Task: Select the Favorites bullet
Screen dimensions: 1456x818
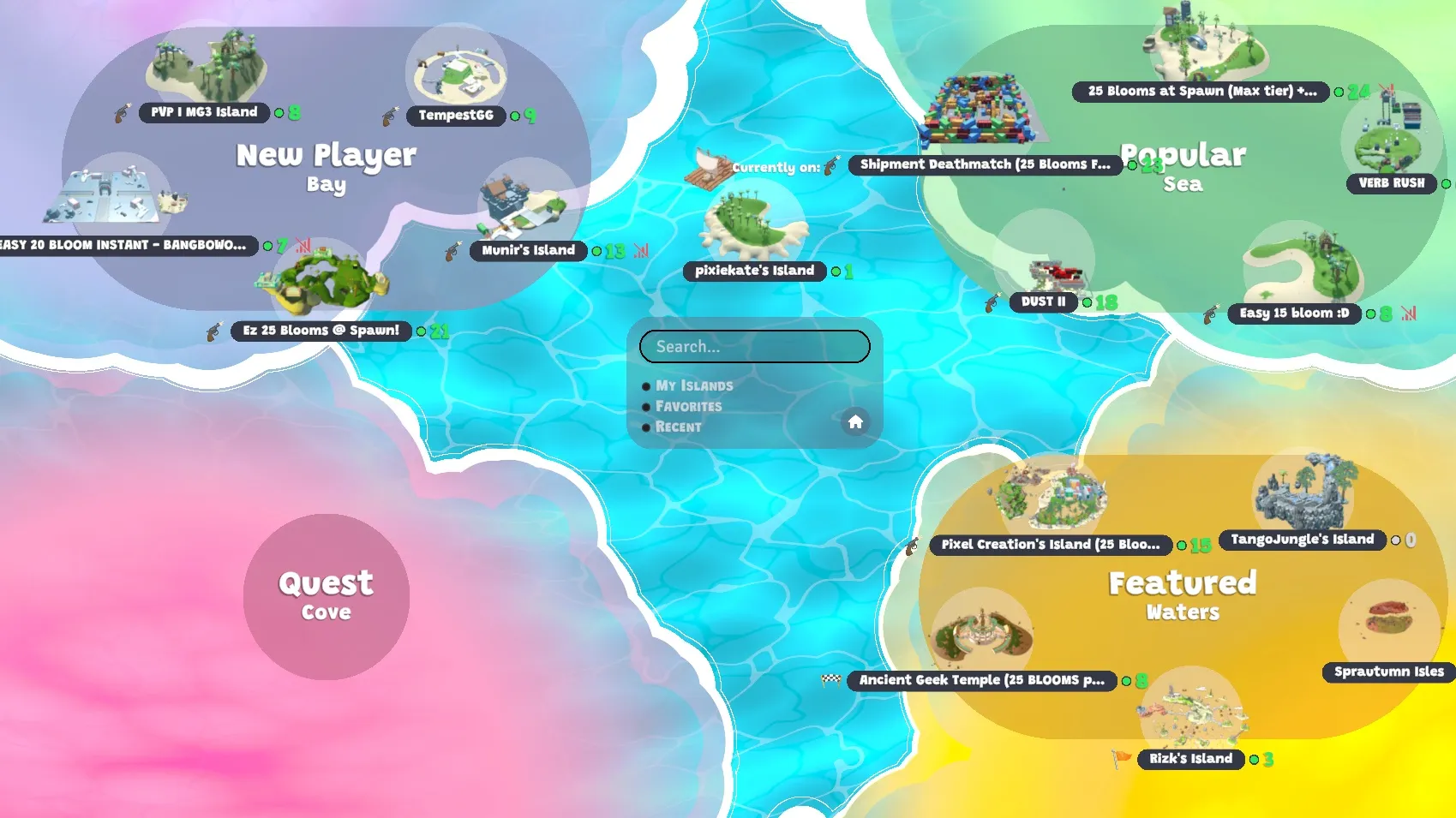Action: pyautogui.click(x=647, y=406)
